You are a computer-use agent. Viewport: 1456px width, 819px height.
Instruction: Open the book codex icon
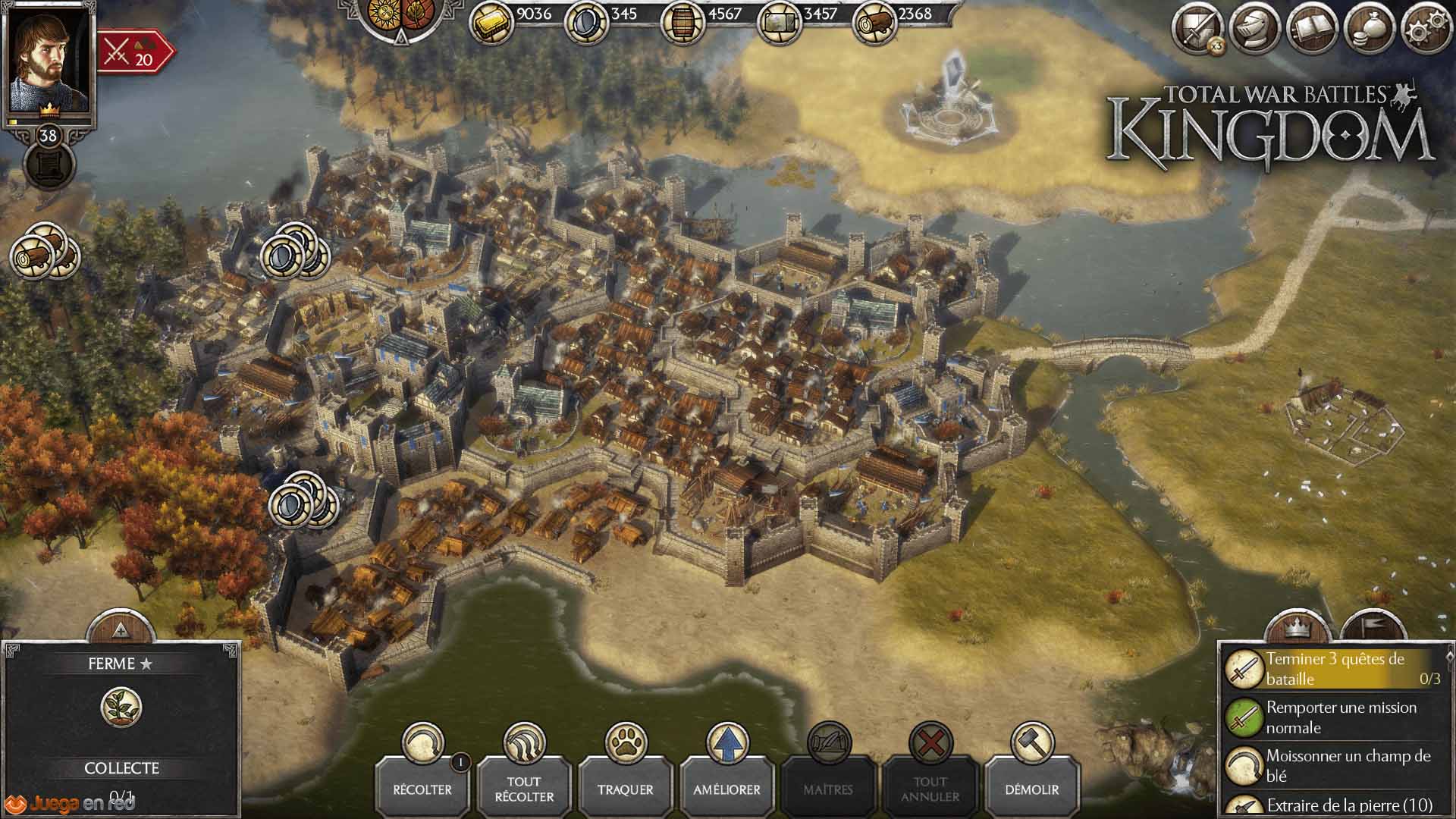[x=1313, y=30]
